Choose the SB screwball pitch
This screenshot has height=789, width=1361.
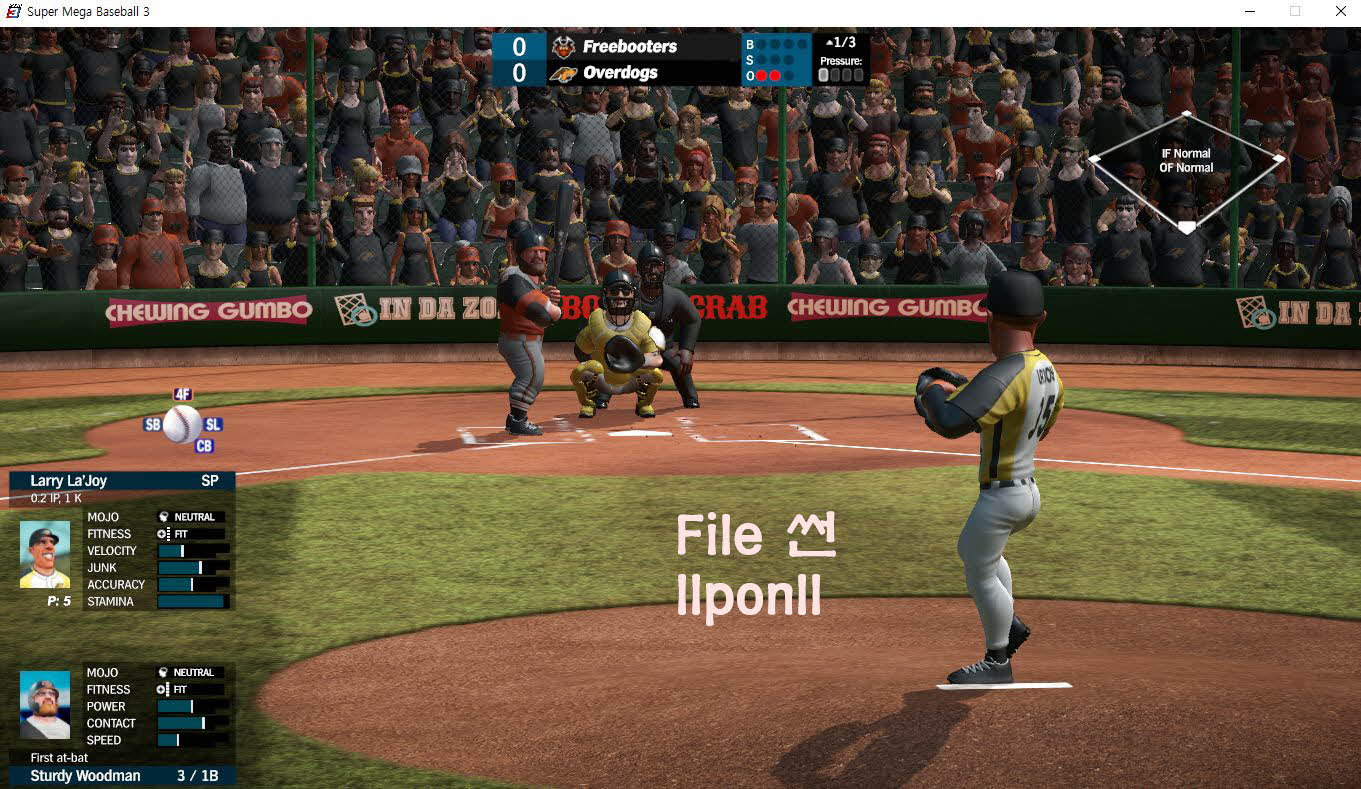click(x=152, y=424)
